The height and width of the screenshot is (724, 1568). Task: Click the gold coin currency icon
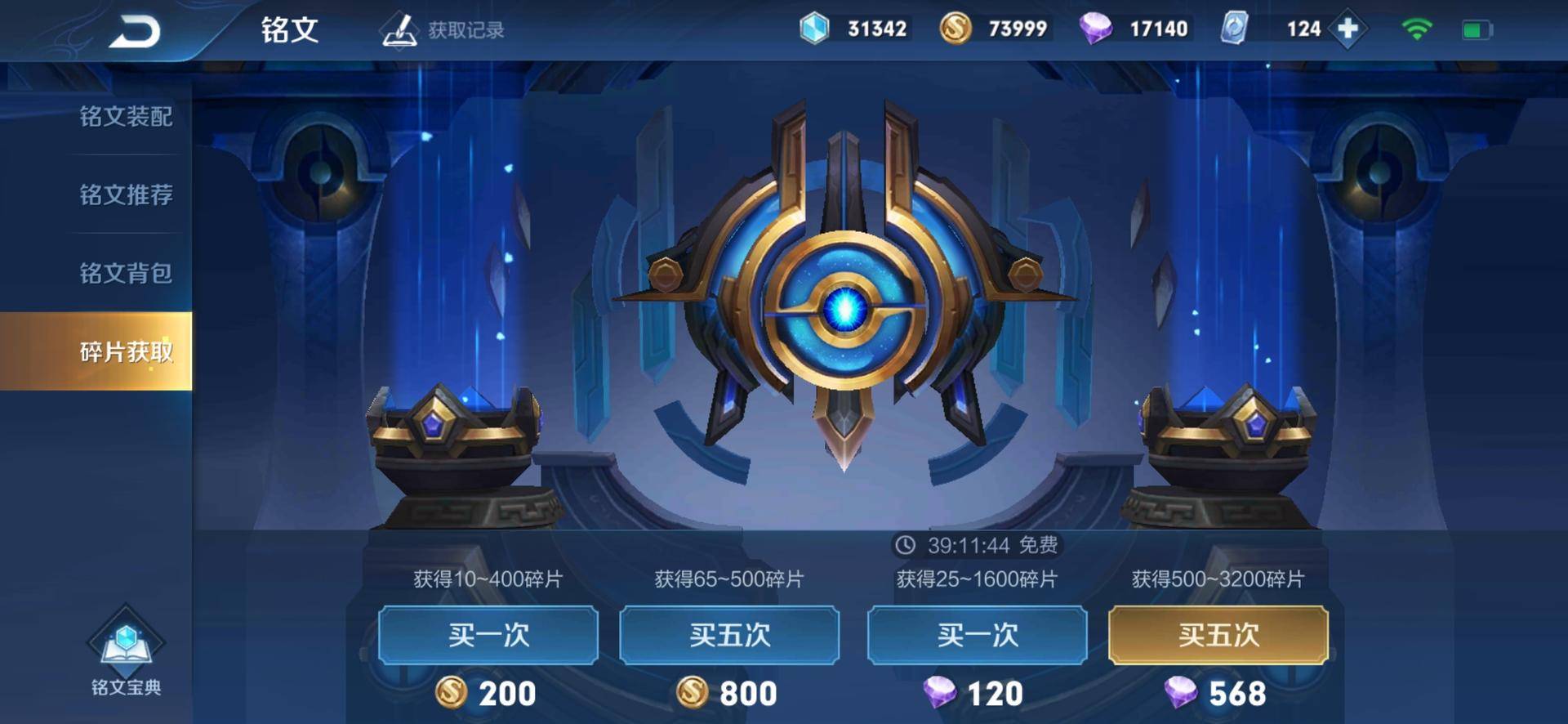click(957, 28)
